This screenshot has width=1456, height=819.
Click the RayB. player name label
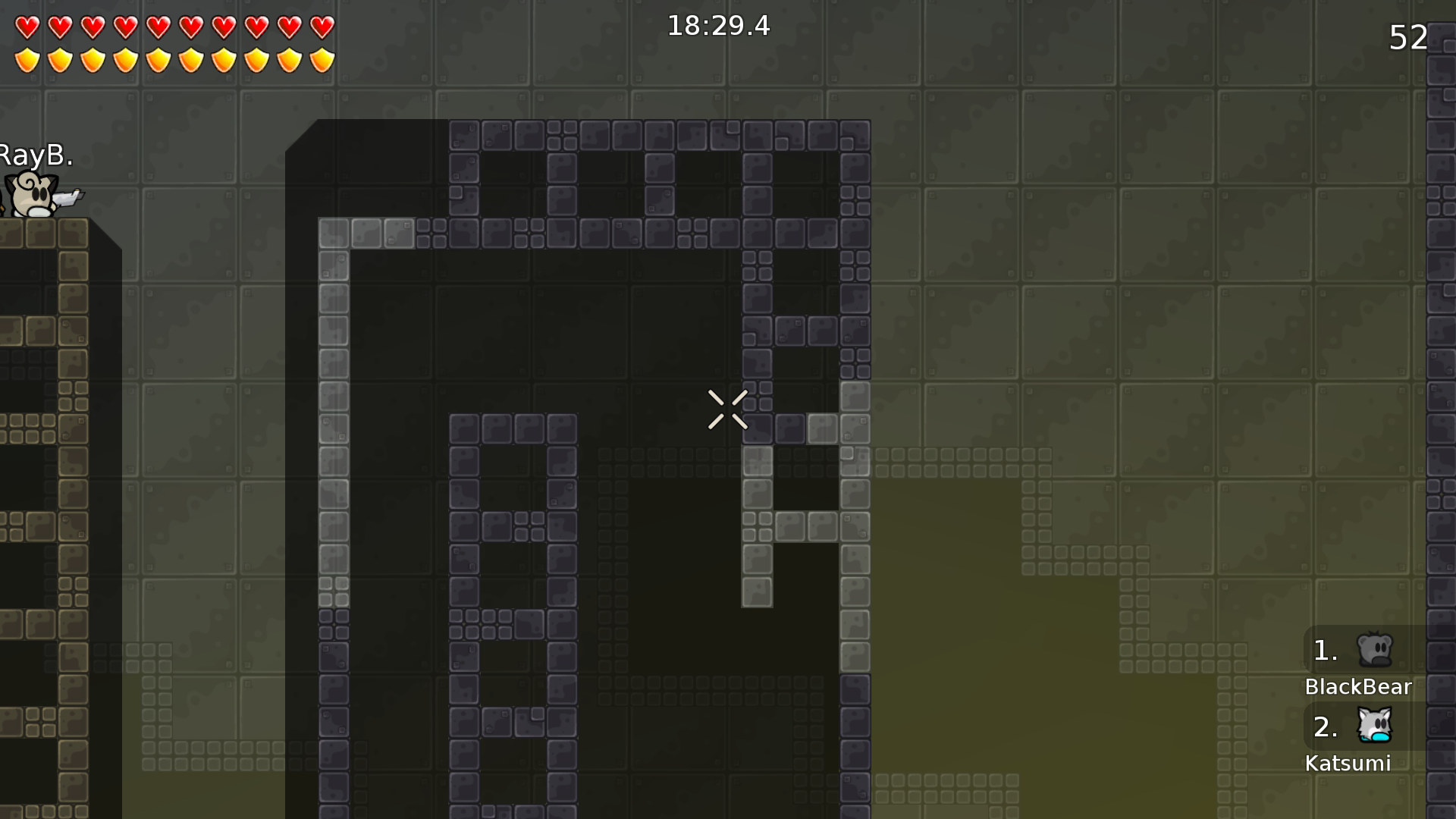click(x=35, y=156)
